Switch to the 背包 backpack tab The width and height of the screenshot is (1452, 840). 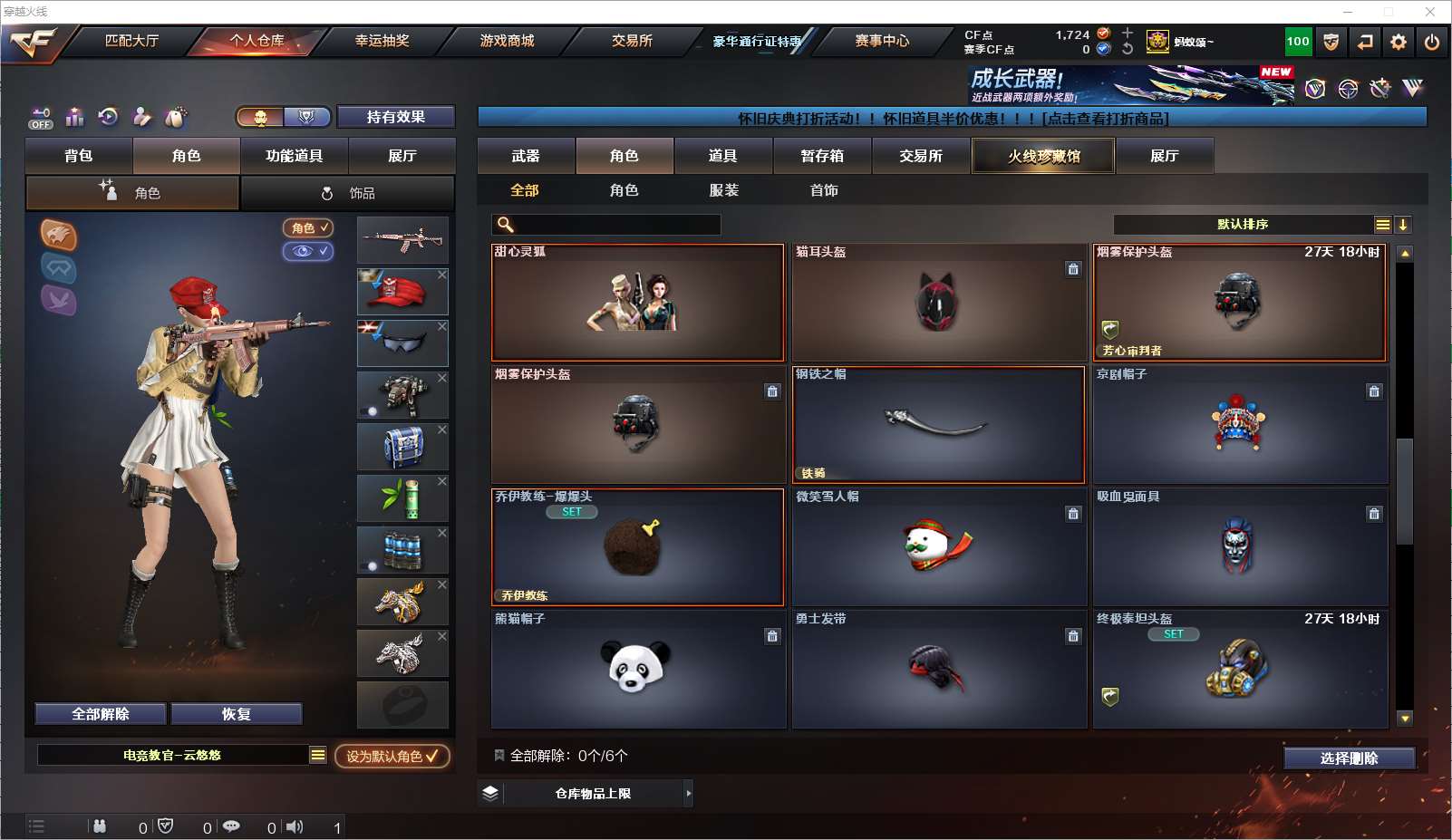tap(79, 156)
